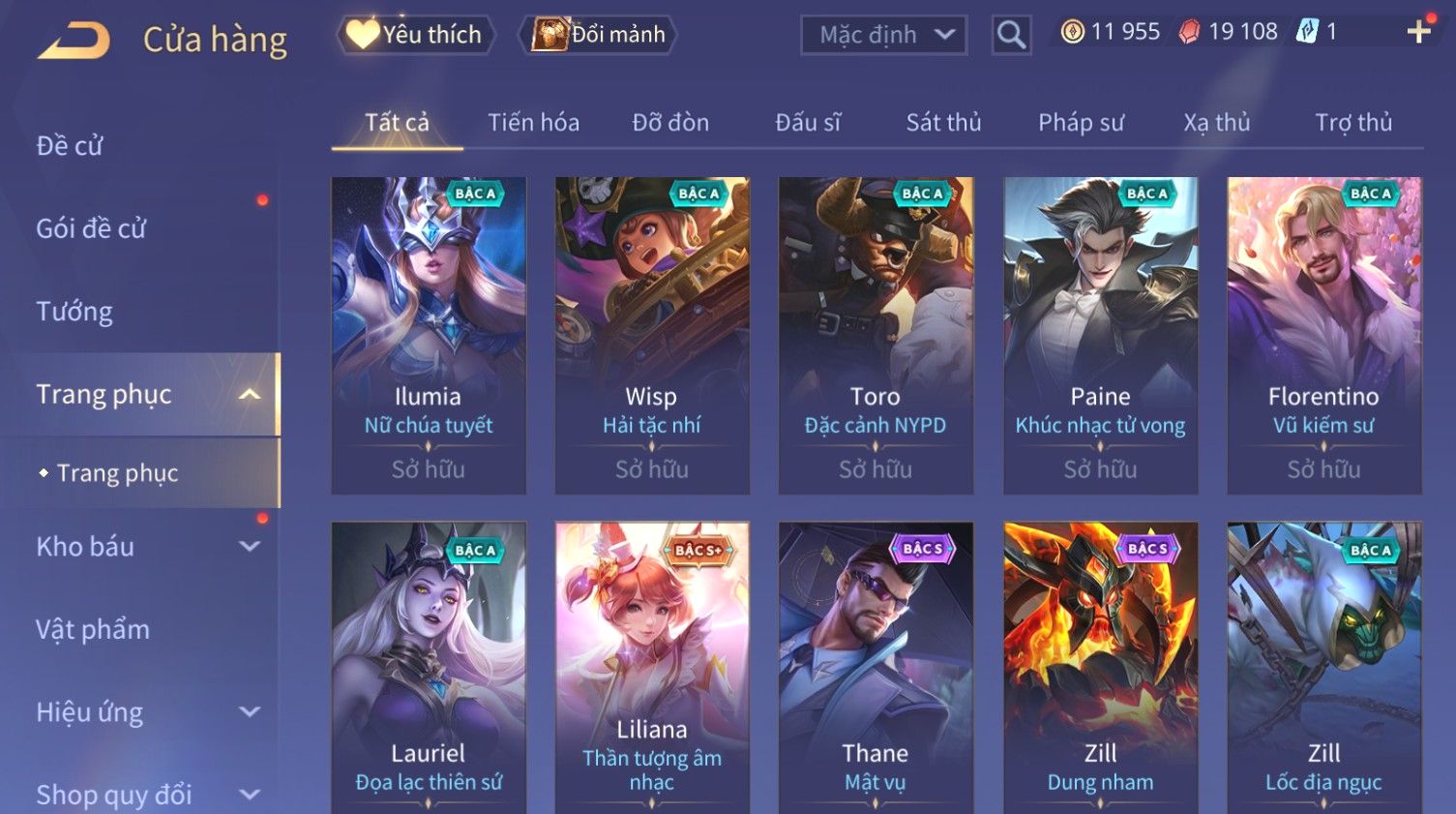Open the Thane Mật vụ skin card
Viewport: 1456px width, 814px height.
tap(876, 668)
